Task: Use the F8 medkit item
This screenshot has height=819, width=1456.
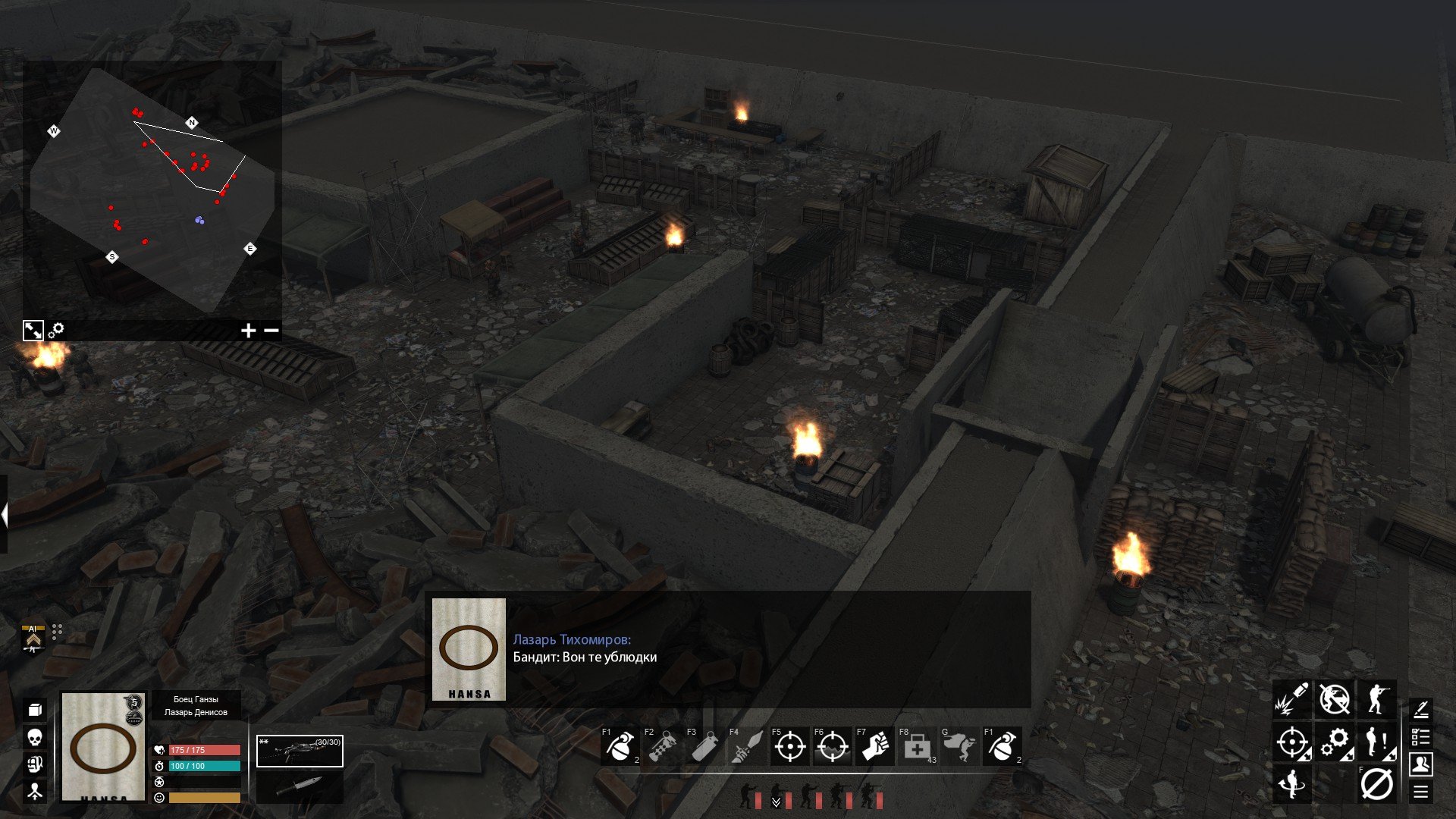Action: [917, 747]
